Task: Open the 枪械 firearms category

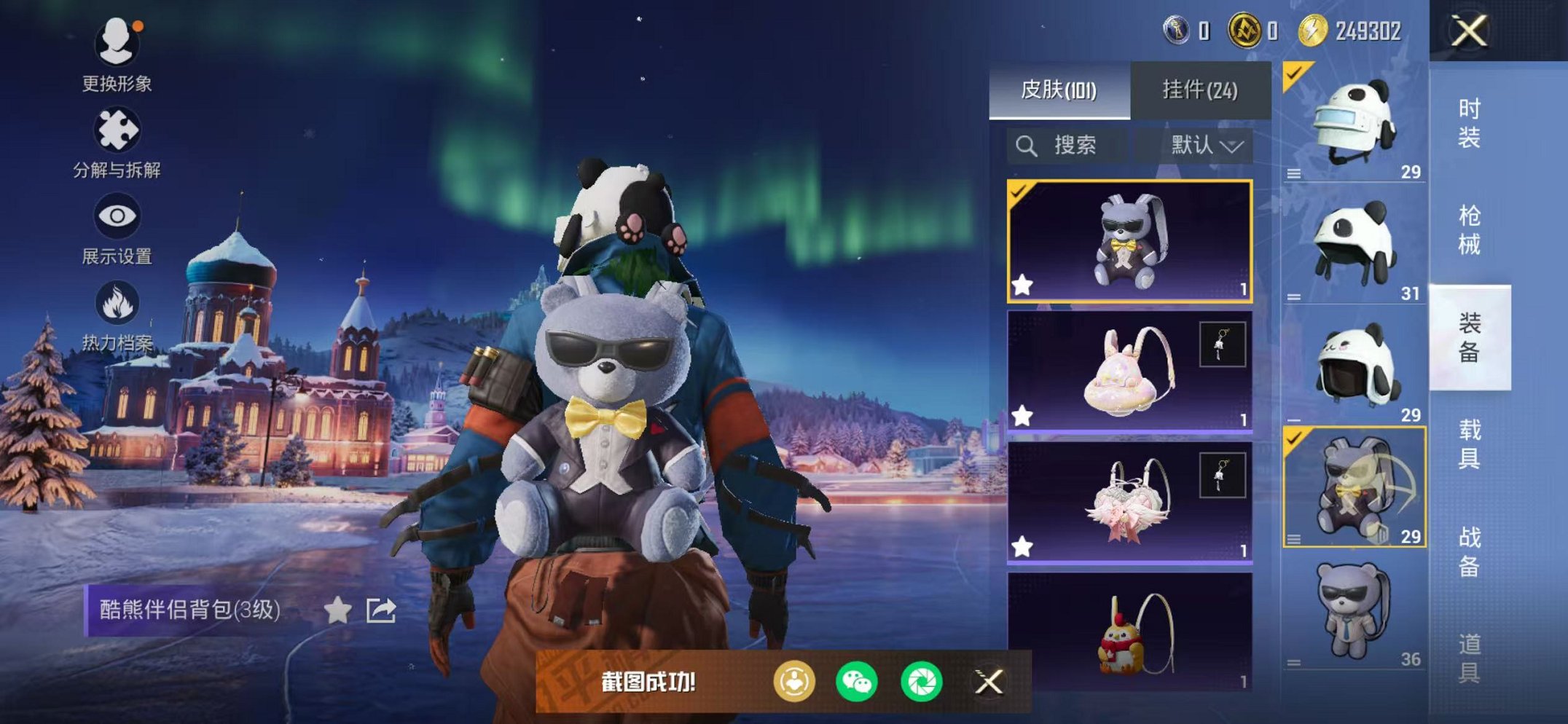Action: [x=1469, y=229]
